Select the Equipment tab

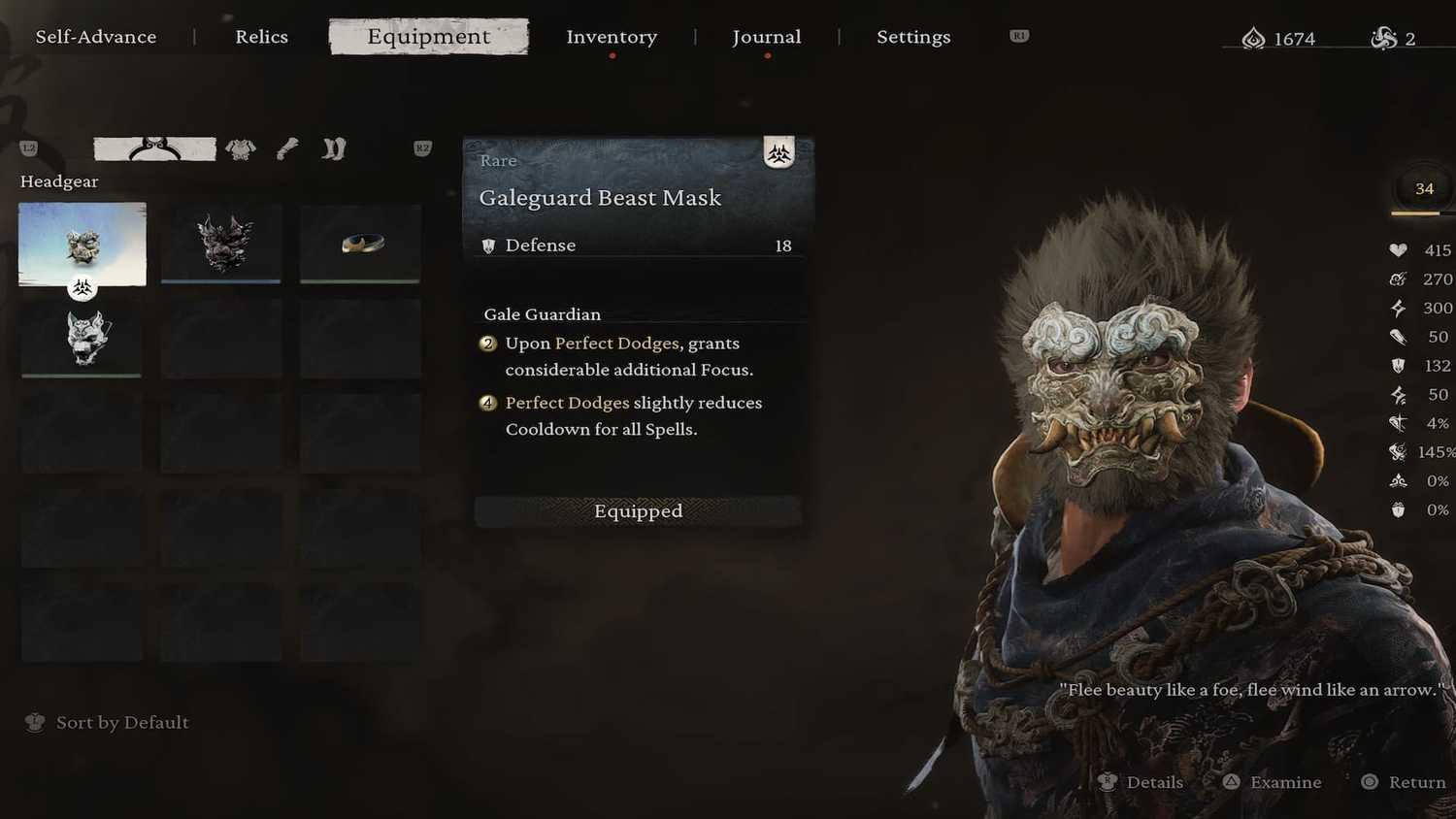[x=428, y=37]
